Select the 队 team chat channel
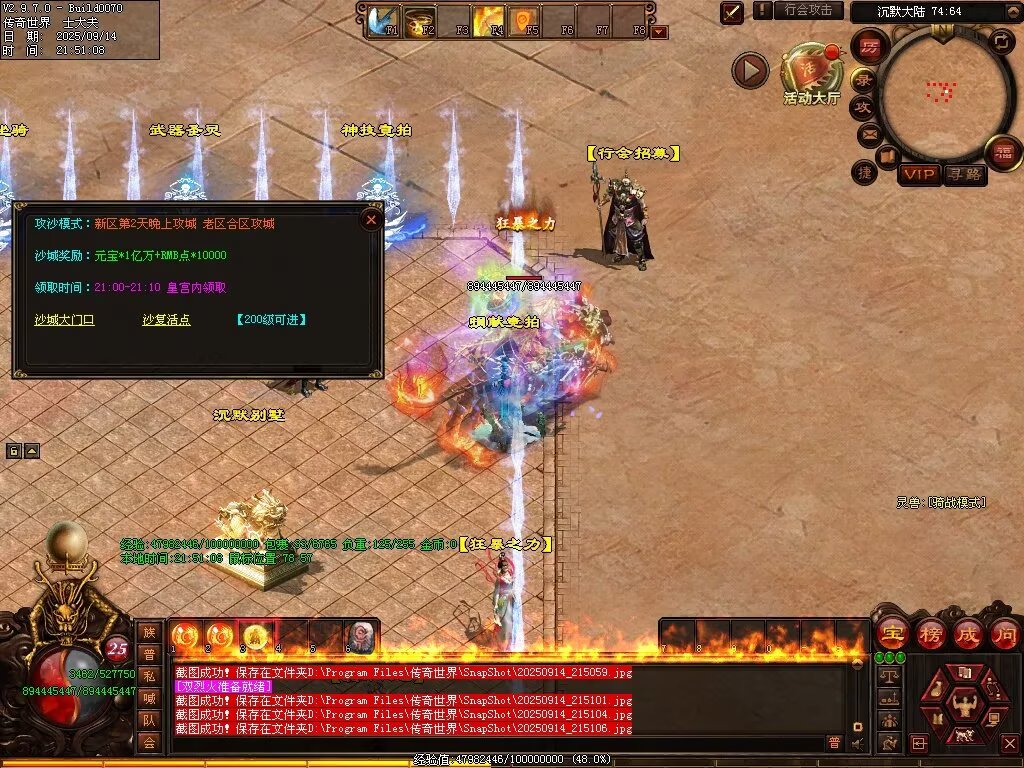 click(x=148, y=720)
